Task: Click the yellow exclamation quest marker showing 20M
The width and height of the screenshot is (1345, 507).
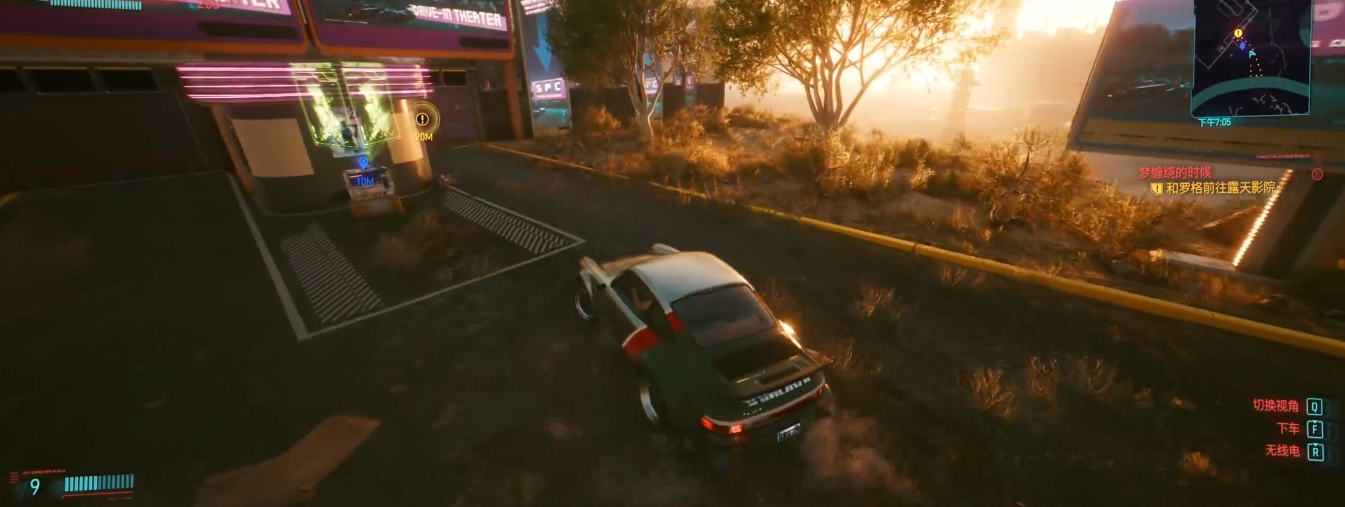Action: coord(423,120)
